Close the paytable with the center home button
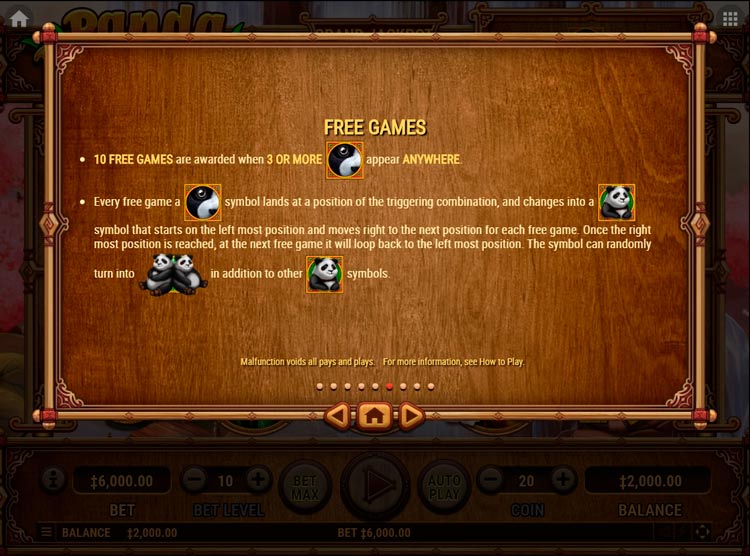Viewport: 750px width, 556px height. pyautogui.click(x=374, y=414)
